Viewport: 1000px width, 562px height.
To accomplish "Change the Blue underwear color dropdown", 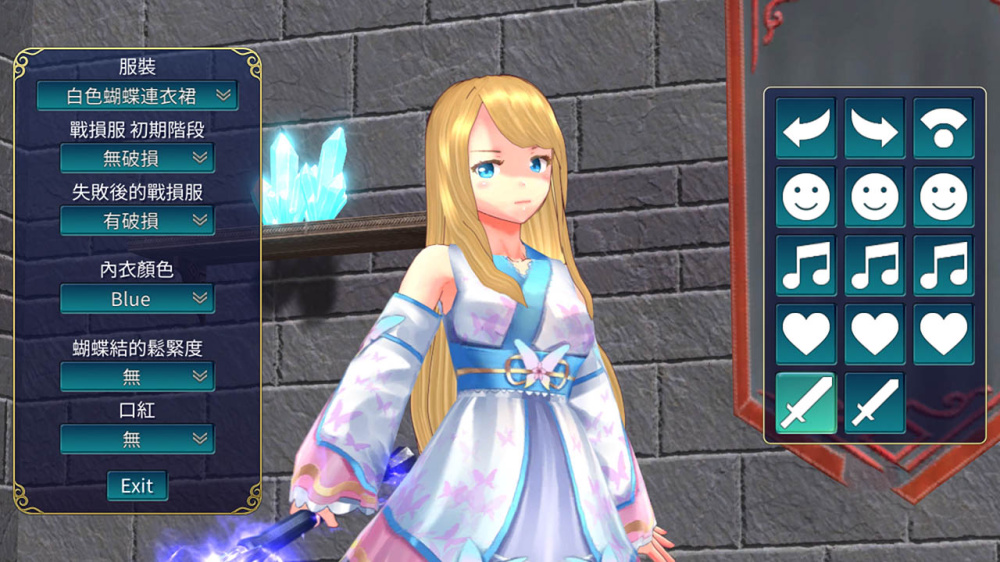I will coord(137,299).
